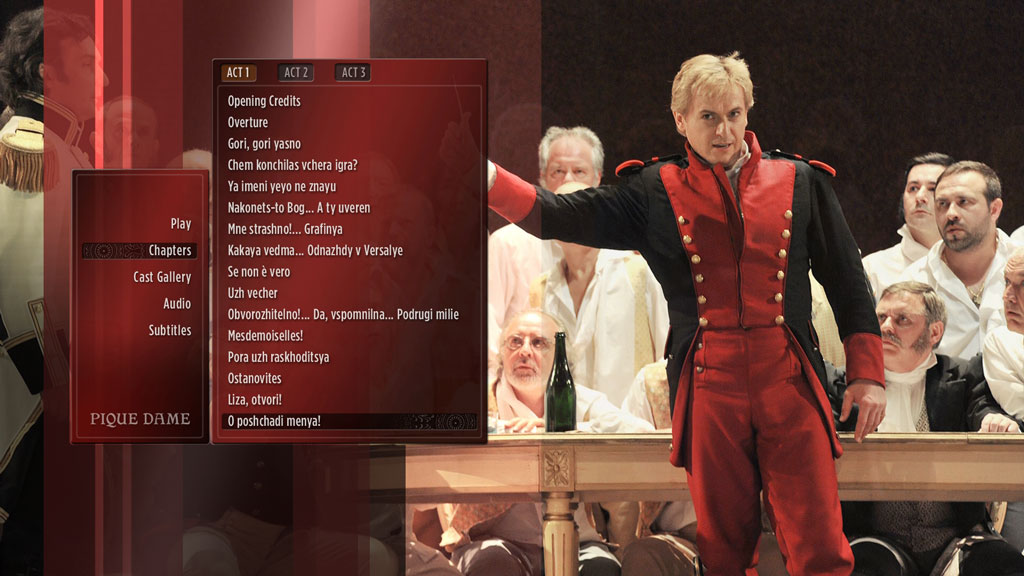The width and height of the screenshot is (1024, 576).
Task: Play the Se non è vero chapter
Action: point(259,272)
